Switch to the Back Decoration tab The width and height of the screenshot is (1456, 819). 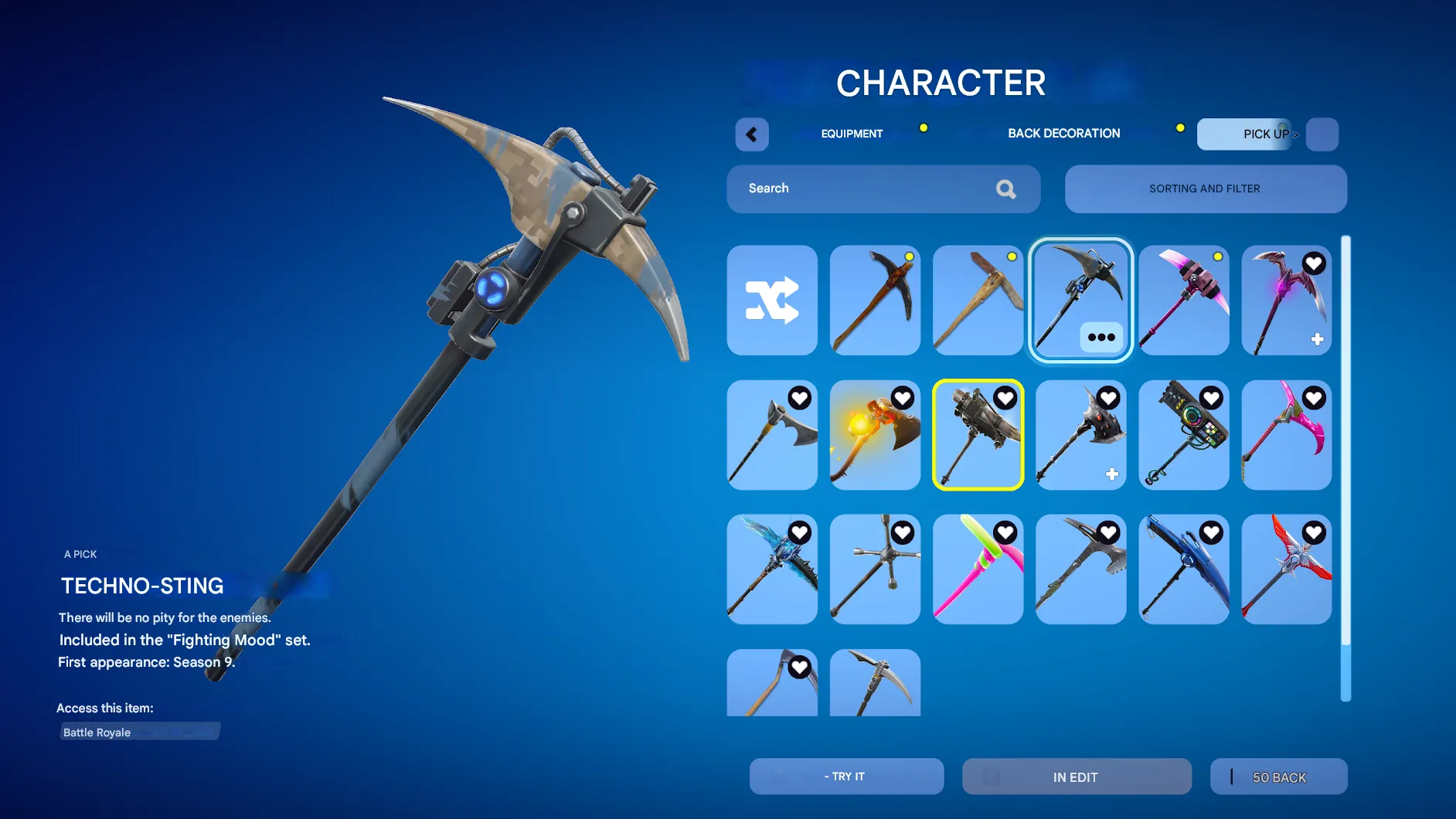pos(1064,133)
